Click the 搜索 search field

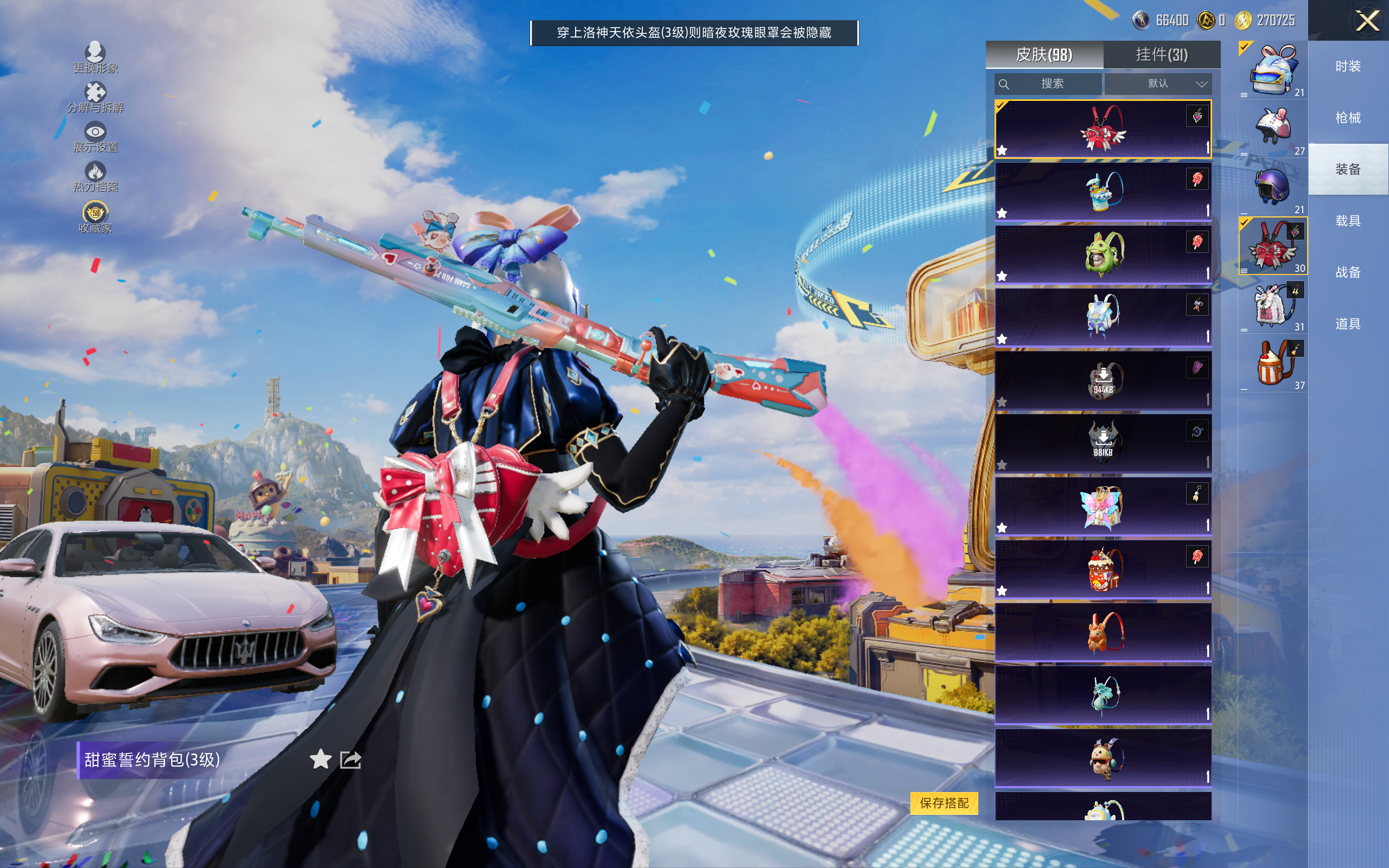pos(1049,84)
